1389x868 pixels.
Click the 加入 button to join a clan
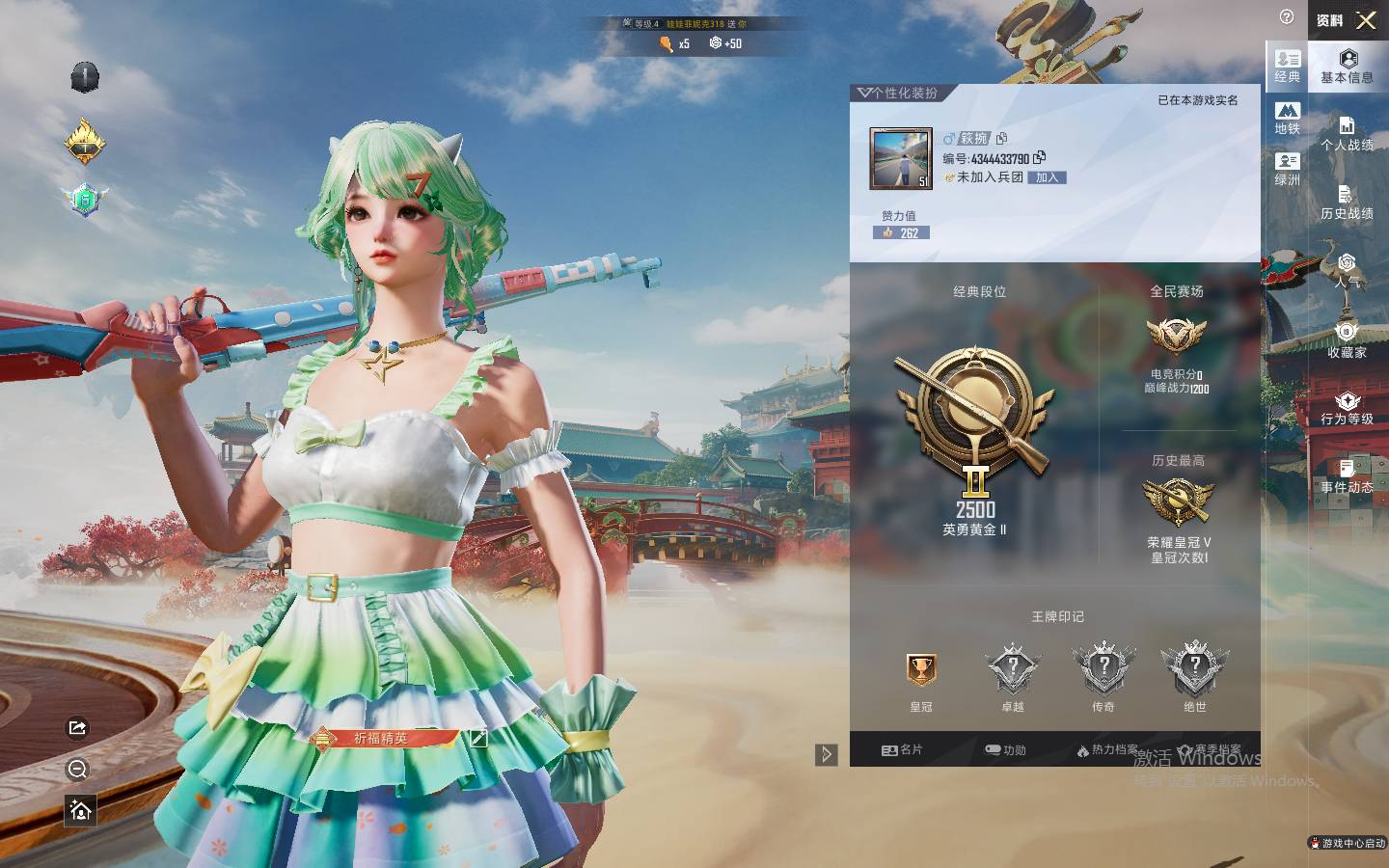click(1048, 177)
